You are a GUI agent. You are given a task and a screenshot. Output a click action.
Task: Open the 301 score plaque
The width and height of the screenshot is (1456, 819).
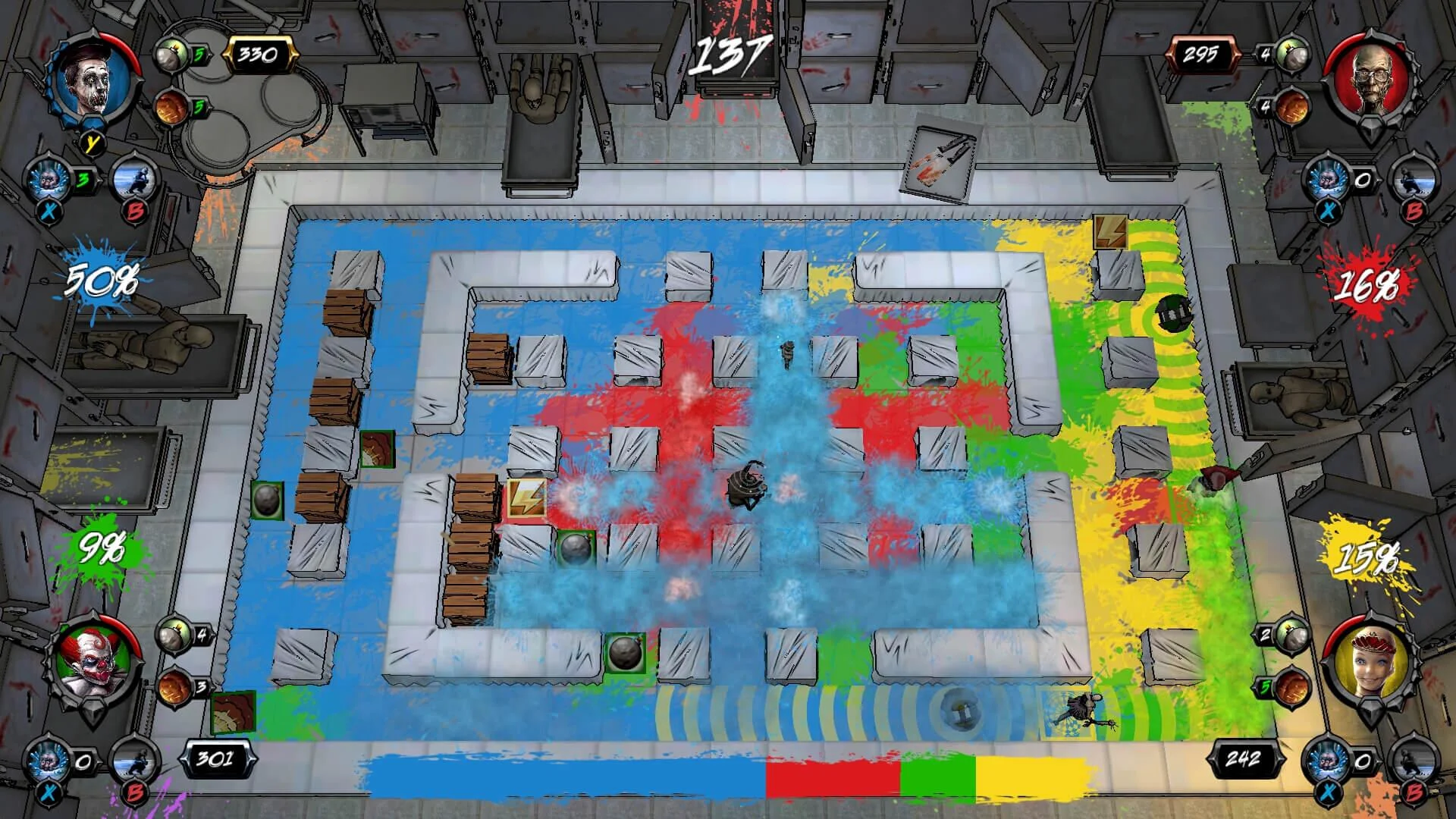220,758
